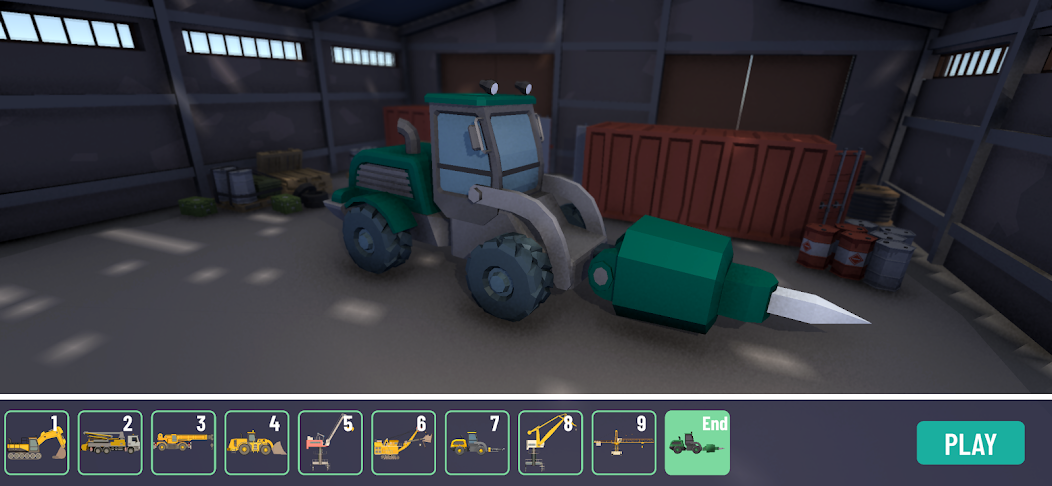Pick vehicle 8, the yellow tower crane
Screen dimensions: 1052x486
tap(551, 443)
